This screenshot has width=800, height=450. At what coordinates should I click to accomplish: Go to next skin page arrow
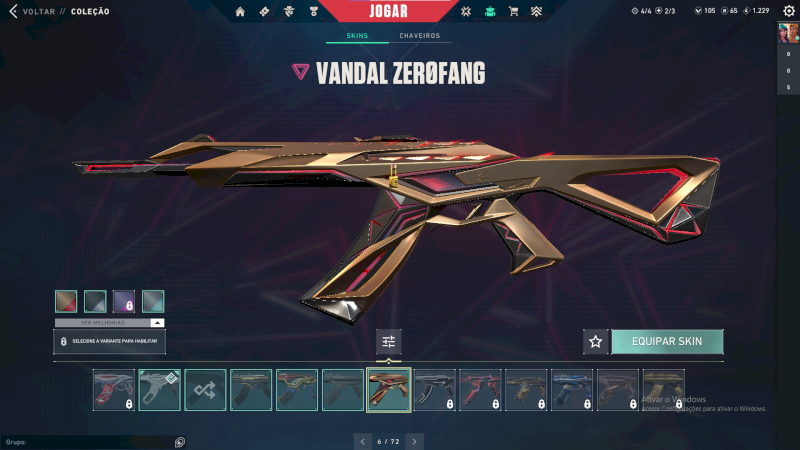coord(415,441)
